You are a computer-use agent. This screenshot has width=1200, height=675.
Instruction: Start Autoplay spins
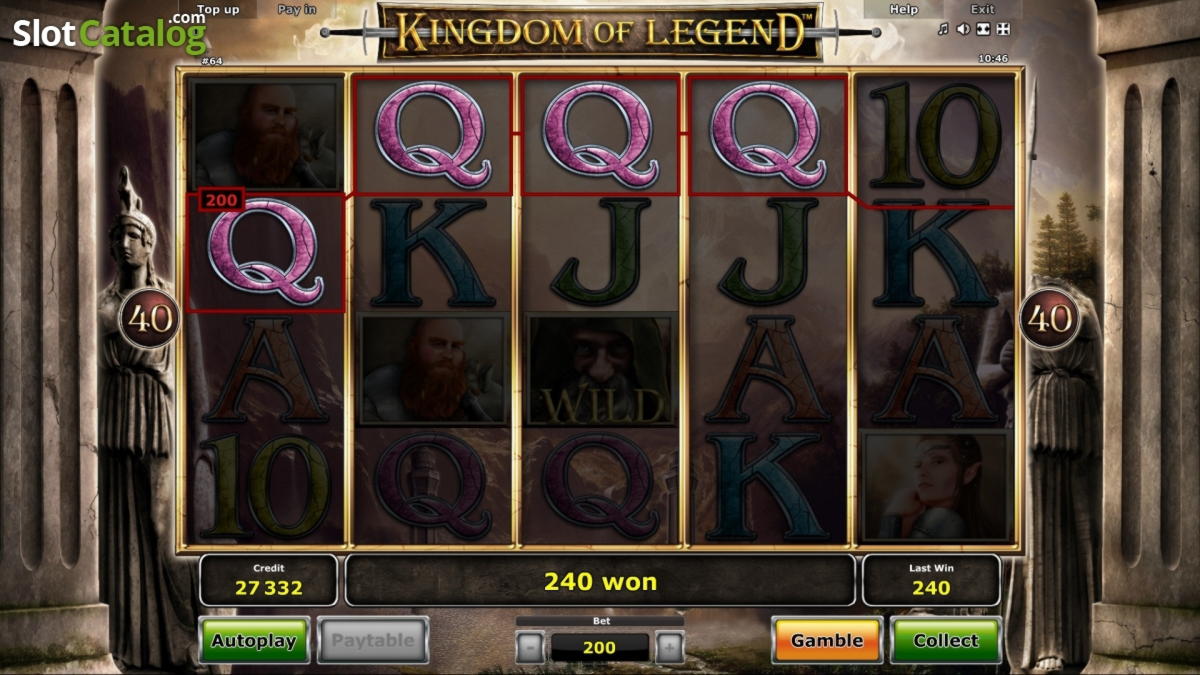point(254,640)
